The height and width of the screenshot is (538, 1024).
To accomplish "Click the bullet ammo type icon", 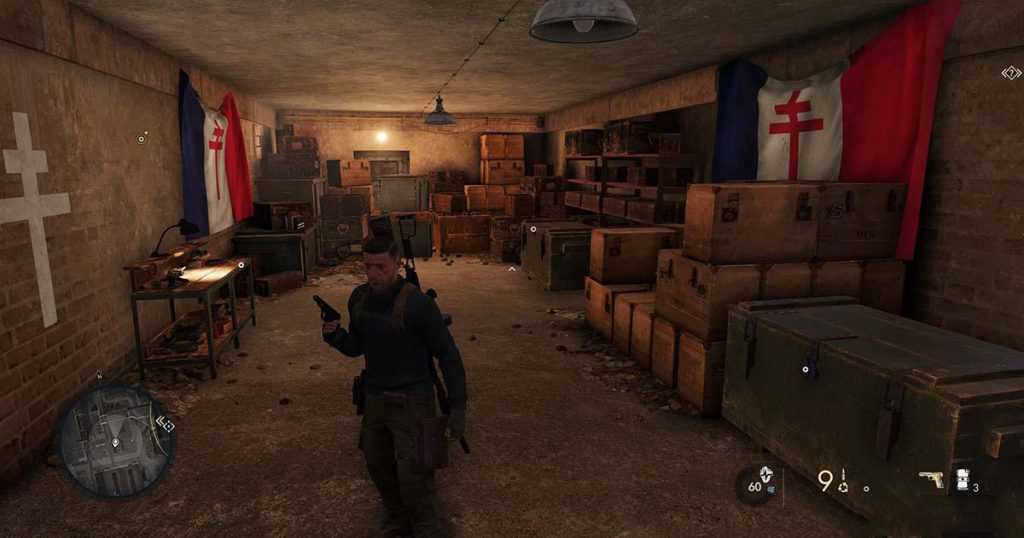I will click(843, 482).
